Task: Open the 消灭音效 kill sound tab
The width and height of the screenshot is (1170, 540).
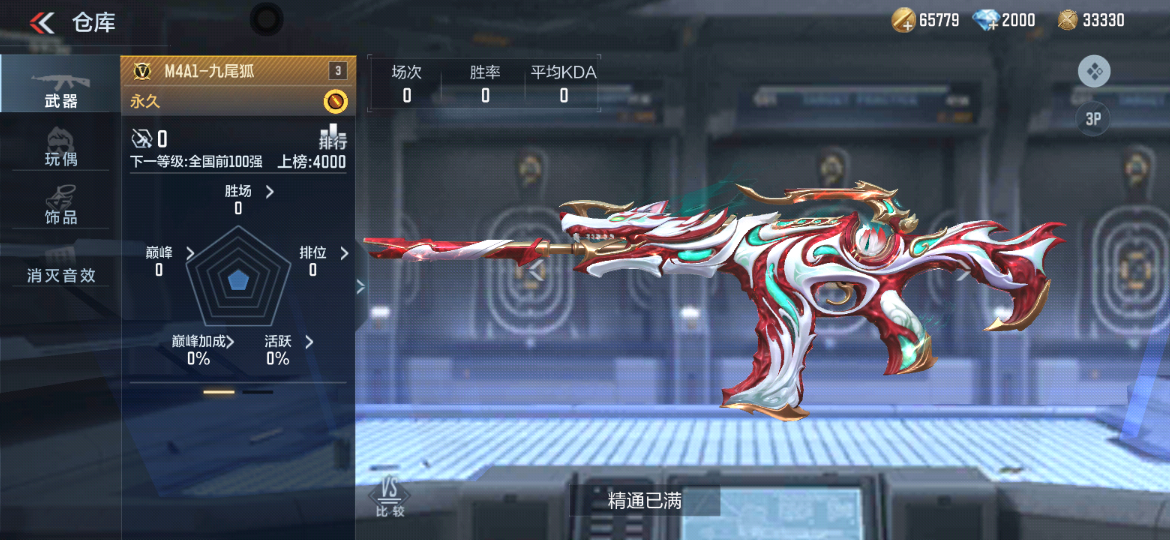Action: coord(60,275)
